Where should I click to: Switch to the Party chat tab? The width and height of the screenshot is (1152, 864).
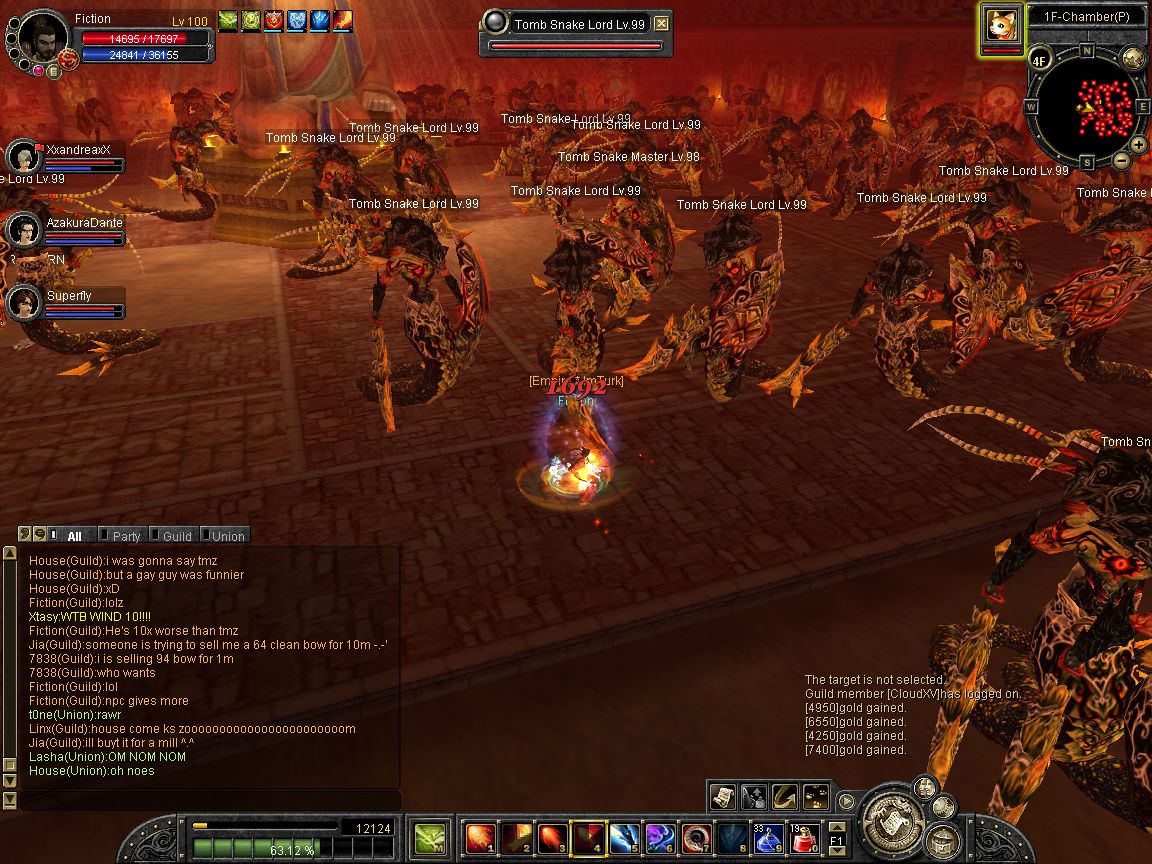[125, 536]
